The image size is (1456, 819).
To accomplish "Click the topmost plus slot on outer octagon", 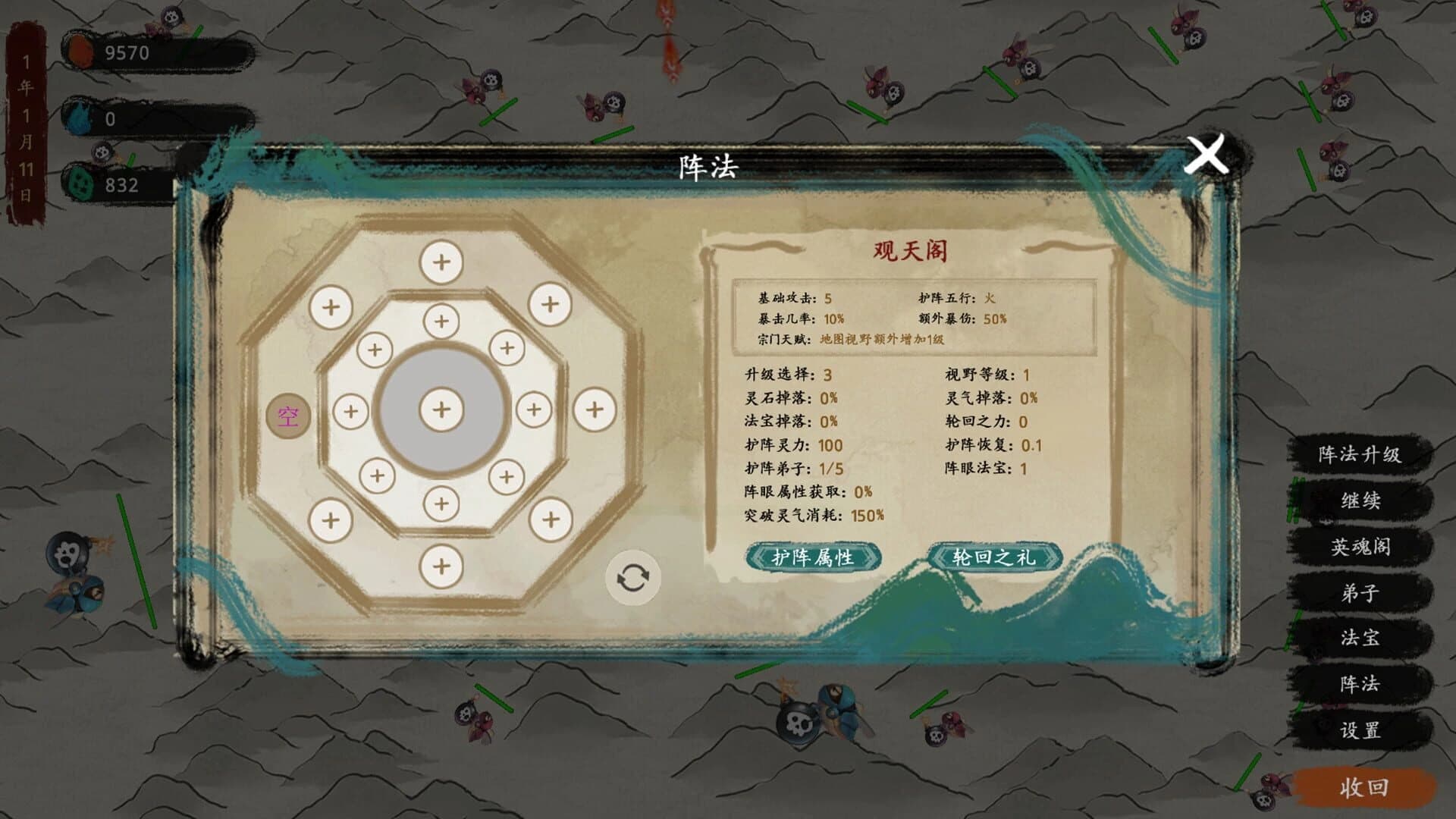I will coord(440,263).
